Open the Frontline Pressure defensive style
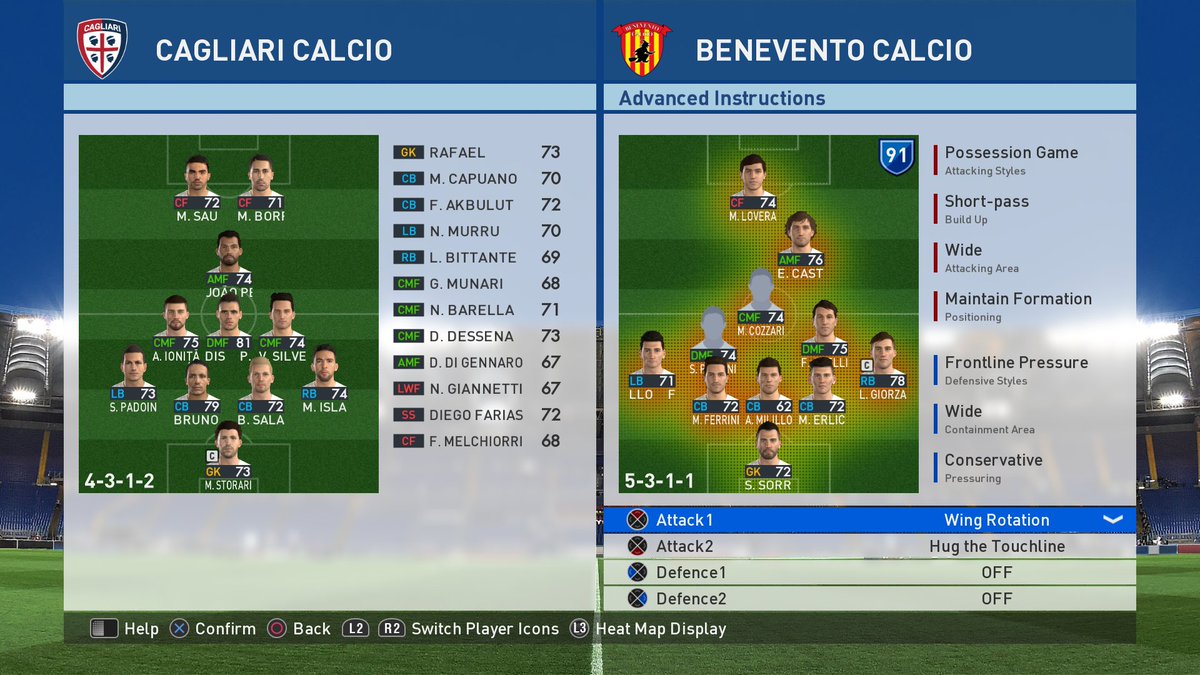 point(1016,369)
